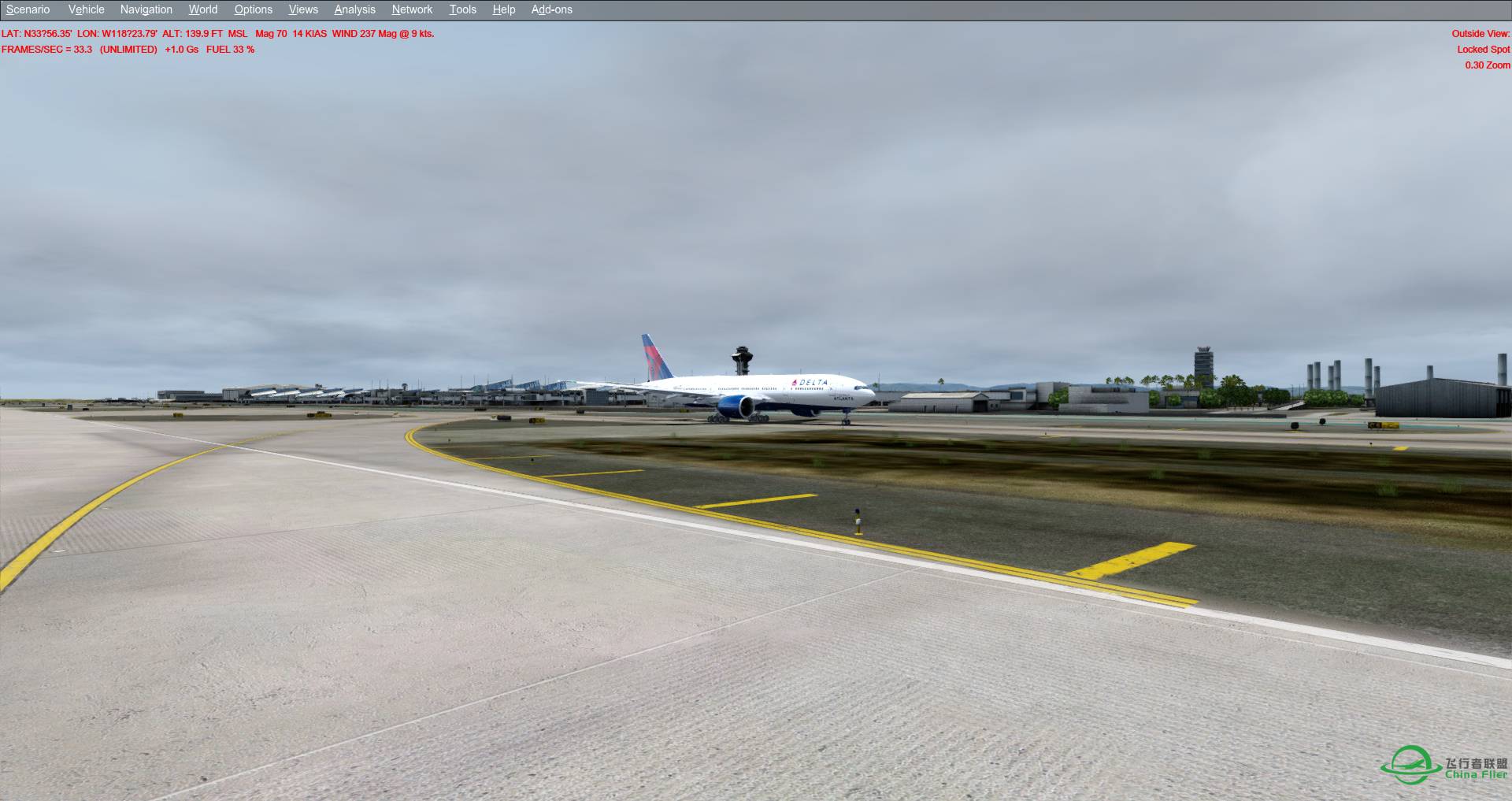
Task: Open the Navigation menu
Action: coord(146,9)
